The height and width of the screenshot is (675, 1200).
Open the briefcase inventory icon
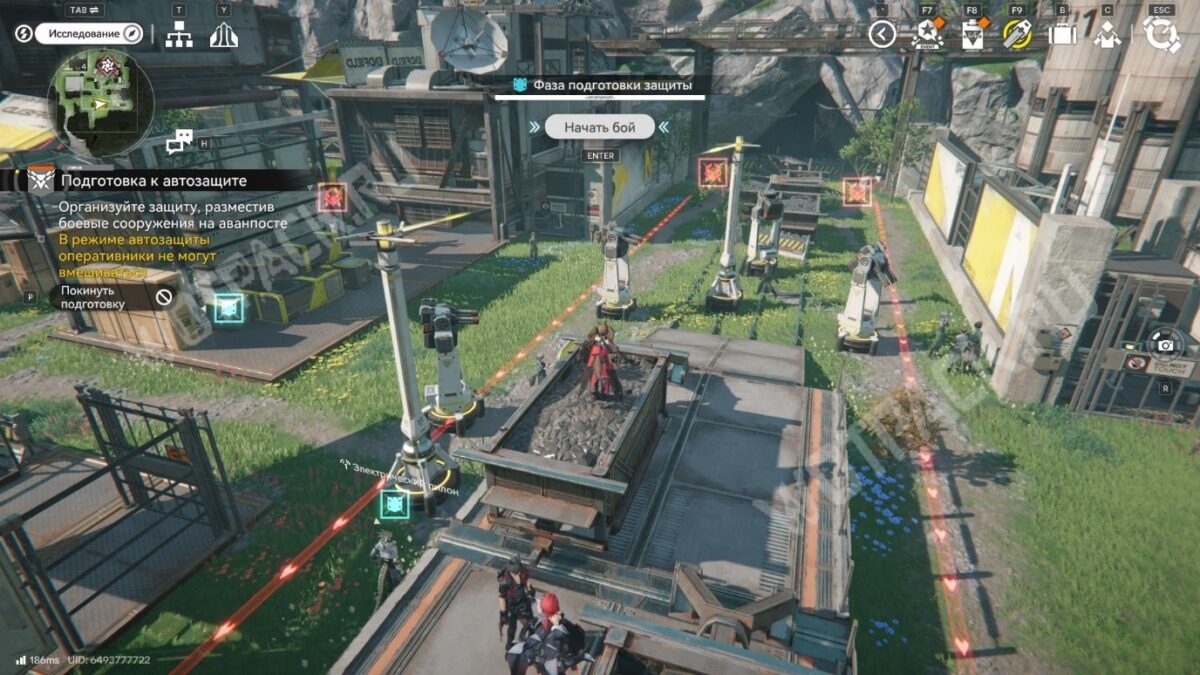pyautogui.click(x=1061, y=35)
